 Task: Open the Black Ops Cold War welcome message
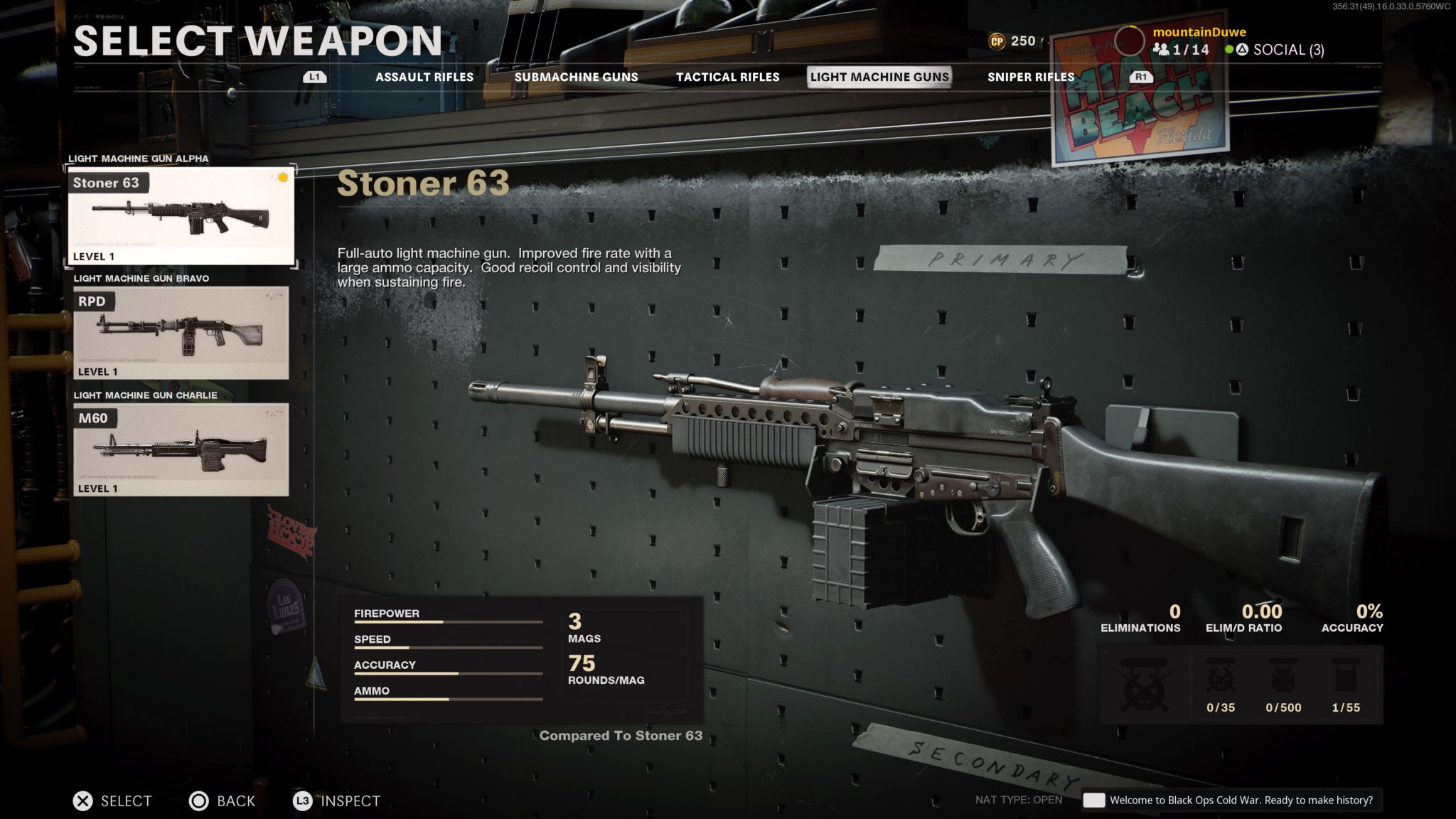coord(1231,801)
